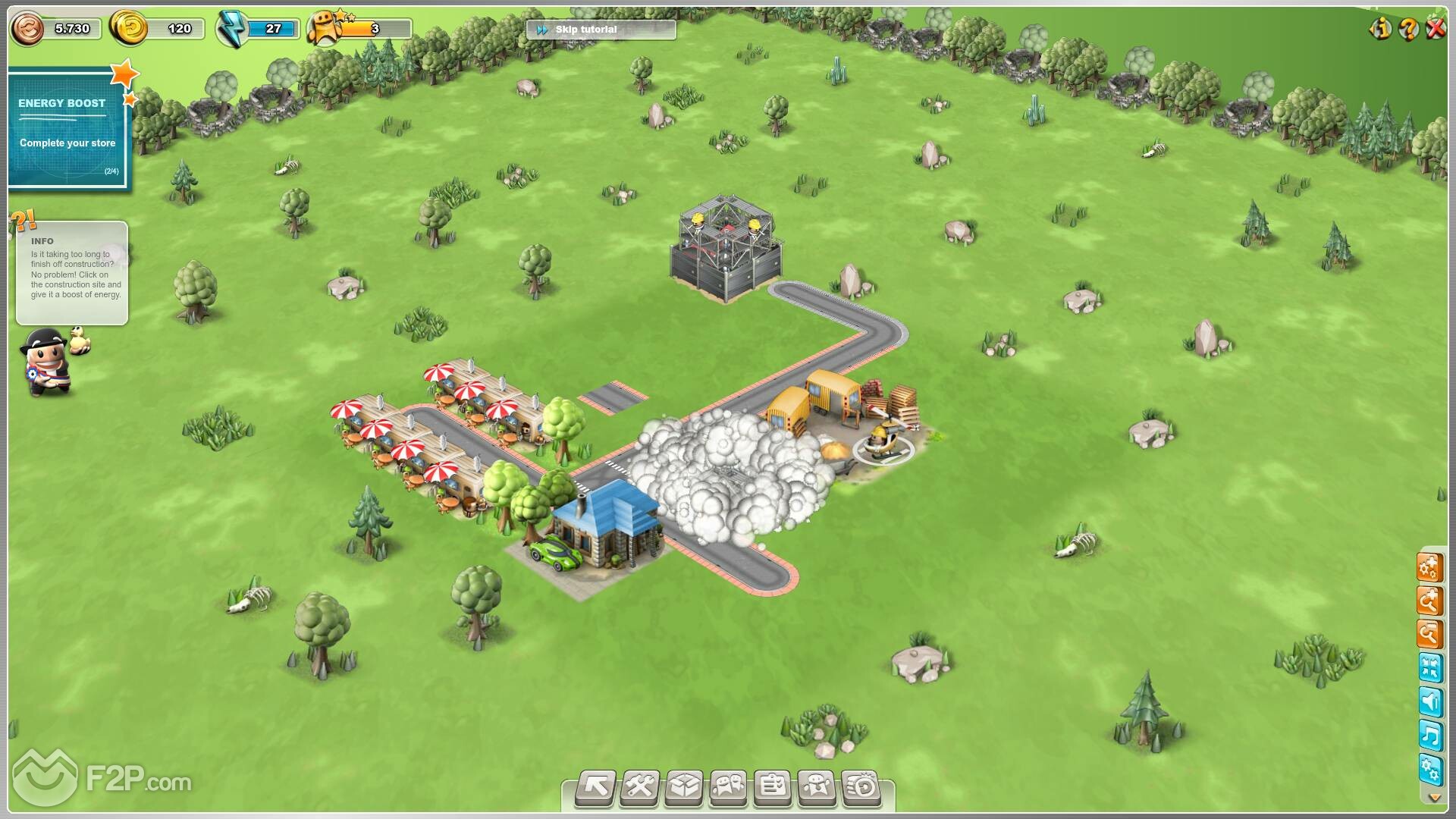Click the yellow info icon
Image resolution: width=1456 pixels, height=819 pixels.
pyautogui.click(x=1380, y=29)
